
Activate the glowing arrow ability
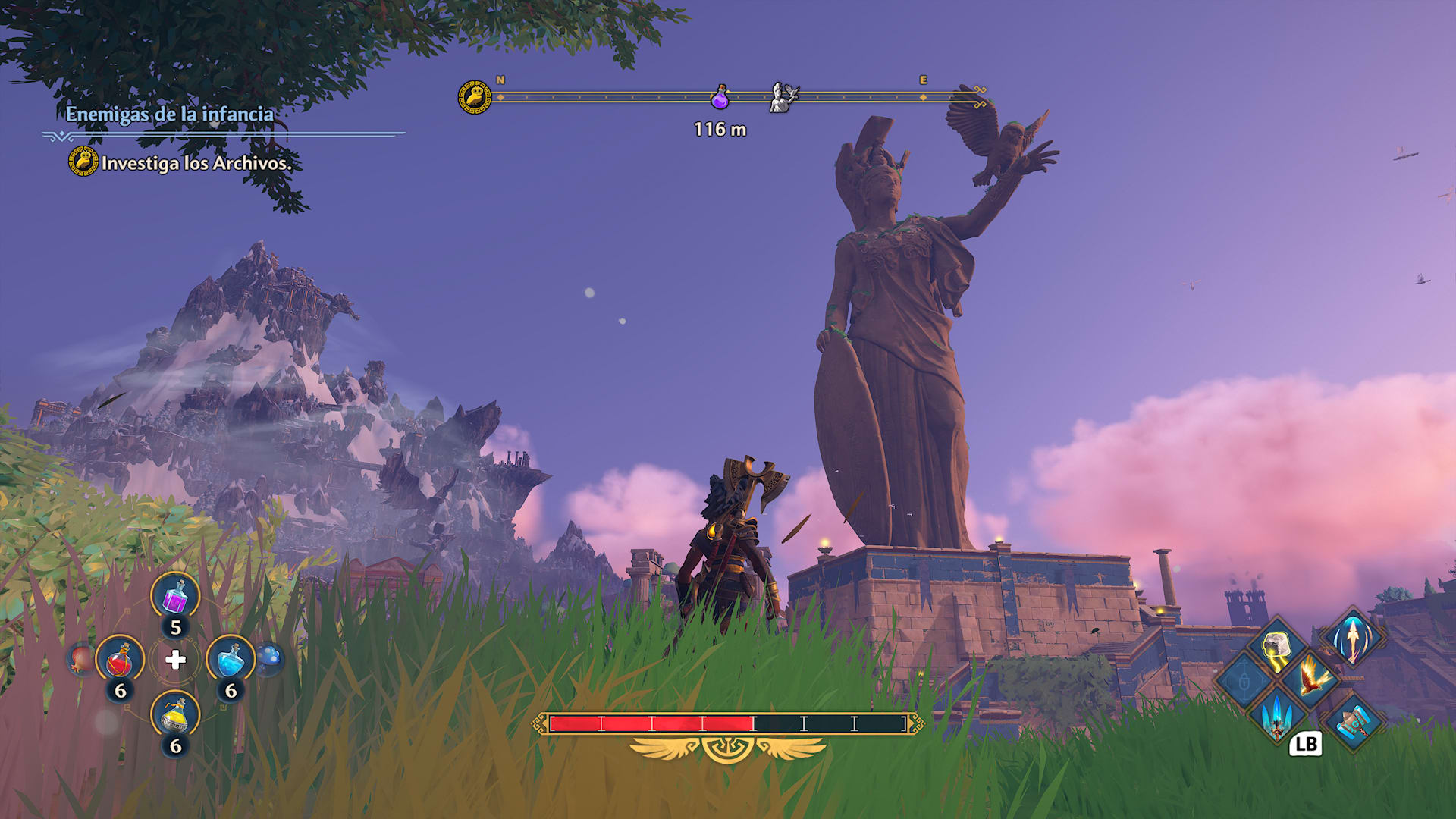click(1353, 639)
